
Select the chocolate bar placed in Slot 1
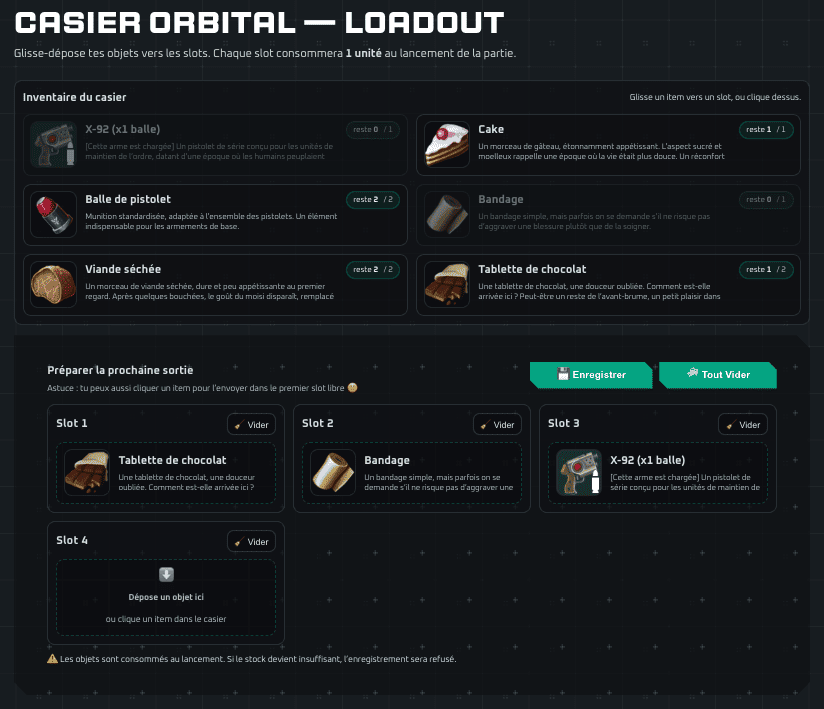(x=166, y=473)
